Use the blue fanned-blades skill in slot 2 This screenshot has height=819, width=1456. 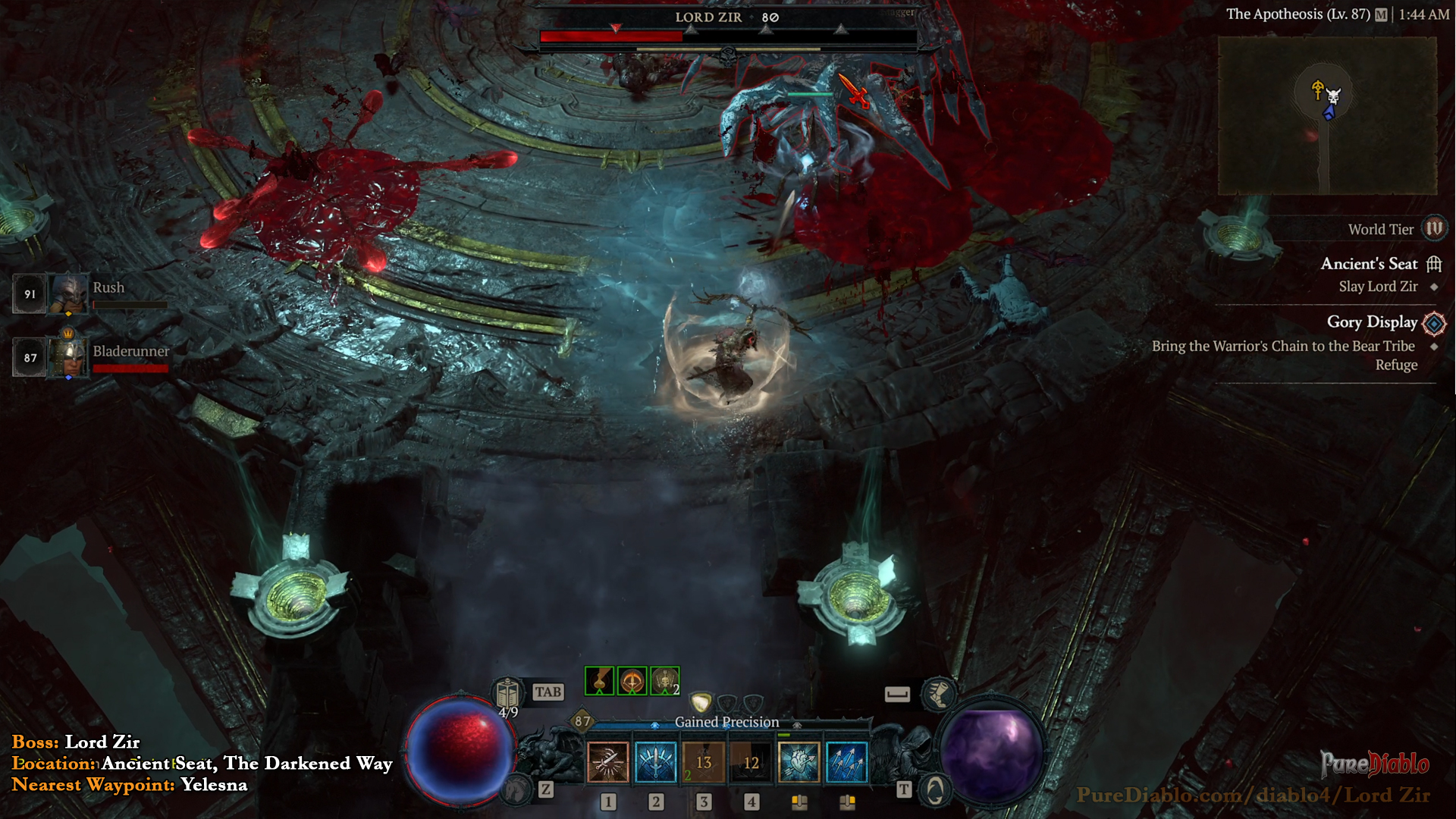tap(656, 762)
